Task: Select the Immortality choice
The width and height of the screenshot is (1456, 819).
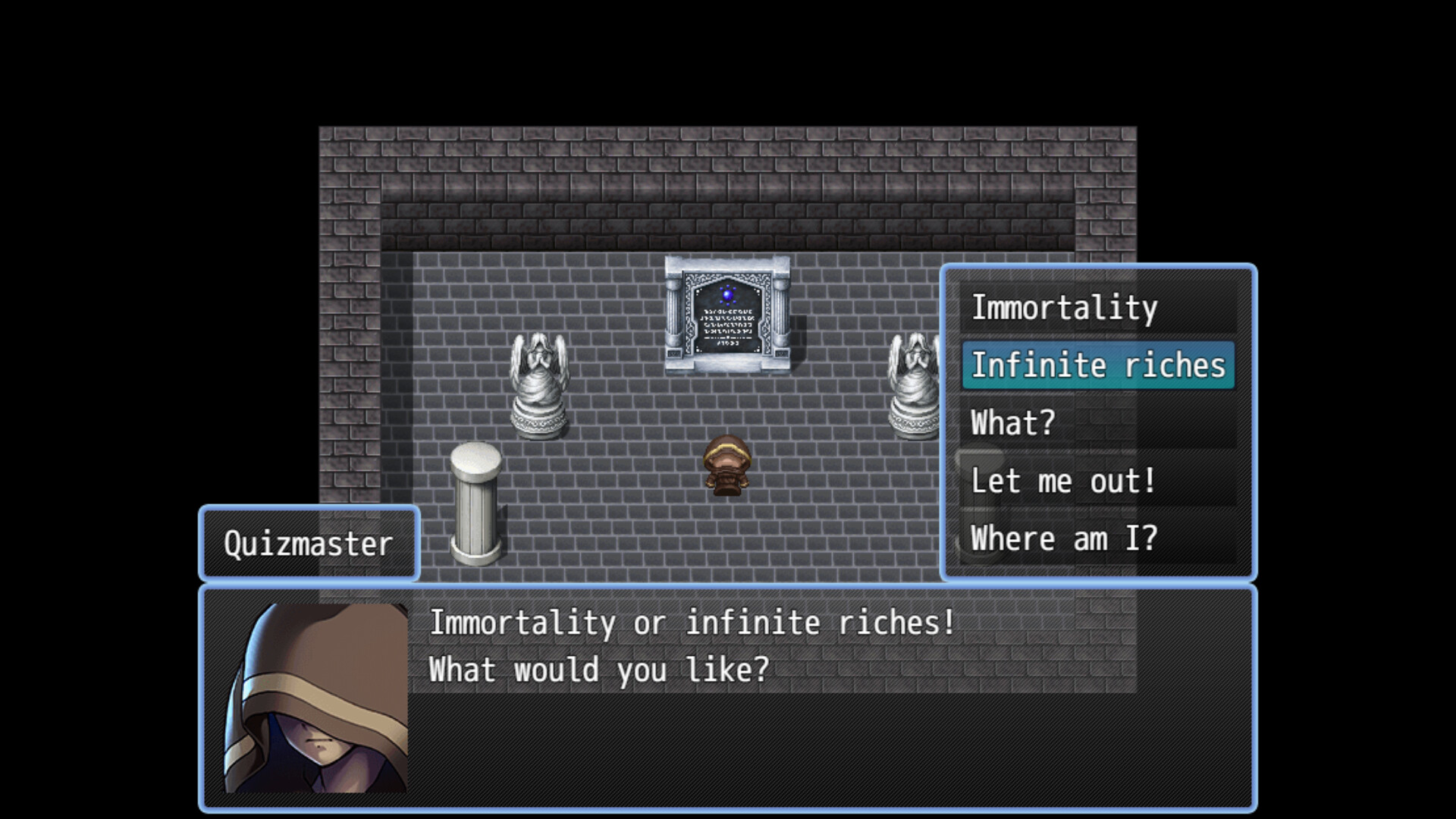Action: [x=1063, y=307]
